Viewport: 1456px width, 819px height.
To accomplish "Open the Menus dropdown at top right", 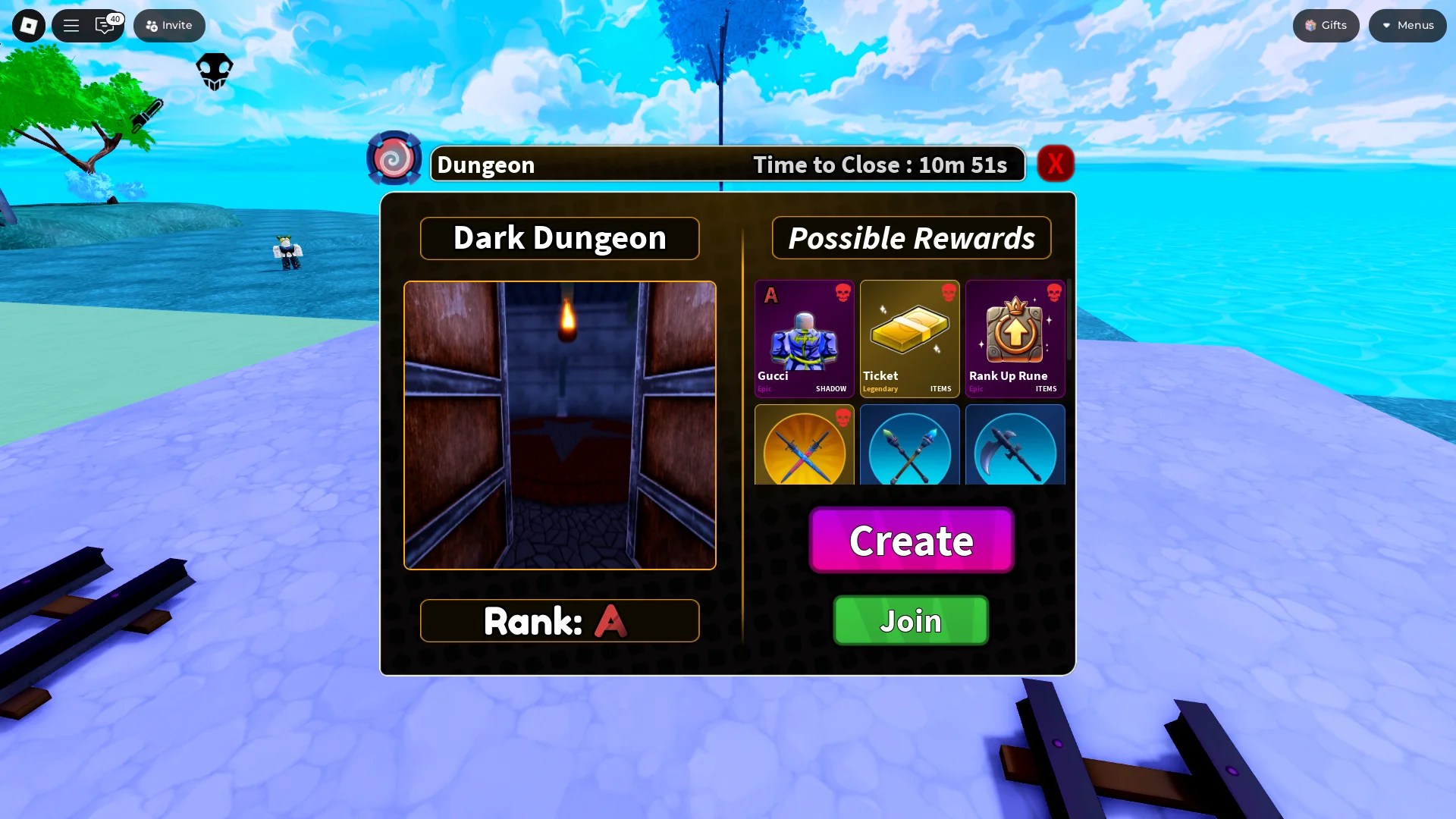I will click(x=1407, y=25).
